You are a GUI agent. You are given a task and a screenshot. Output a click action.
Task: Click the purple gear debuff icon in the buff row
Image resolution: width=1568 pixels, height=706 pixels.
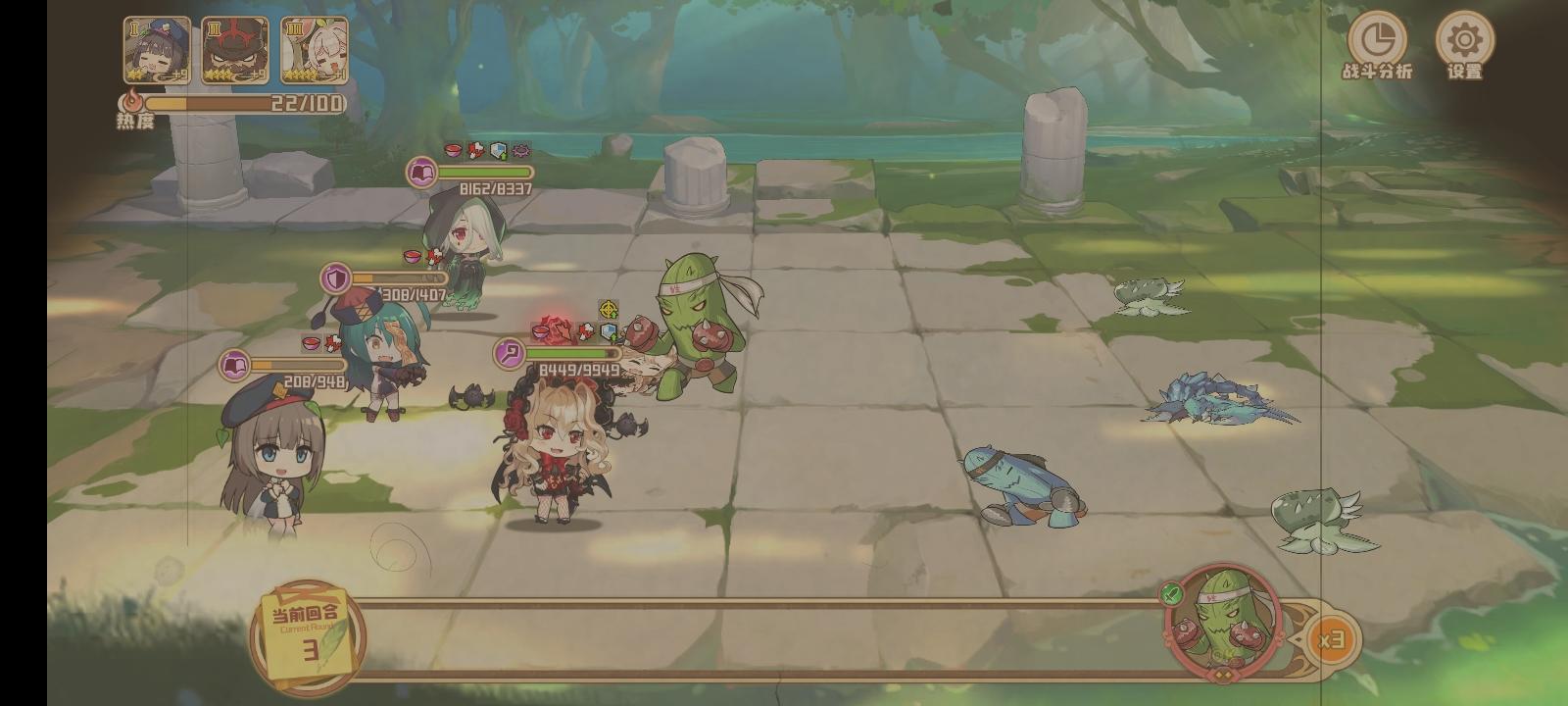click(x=519, y=153)
